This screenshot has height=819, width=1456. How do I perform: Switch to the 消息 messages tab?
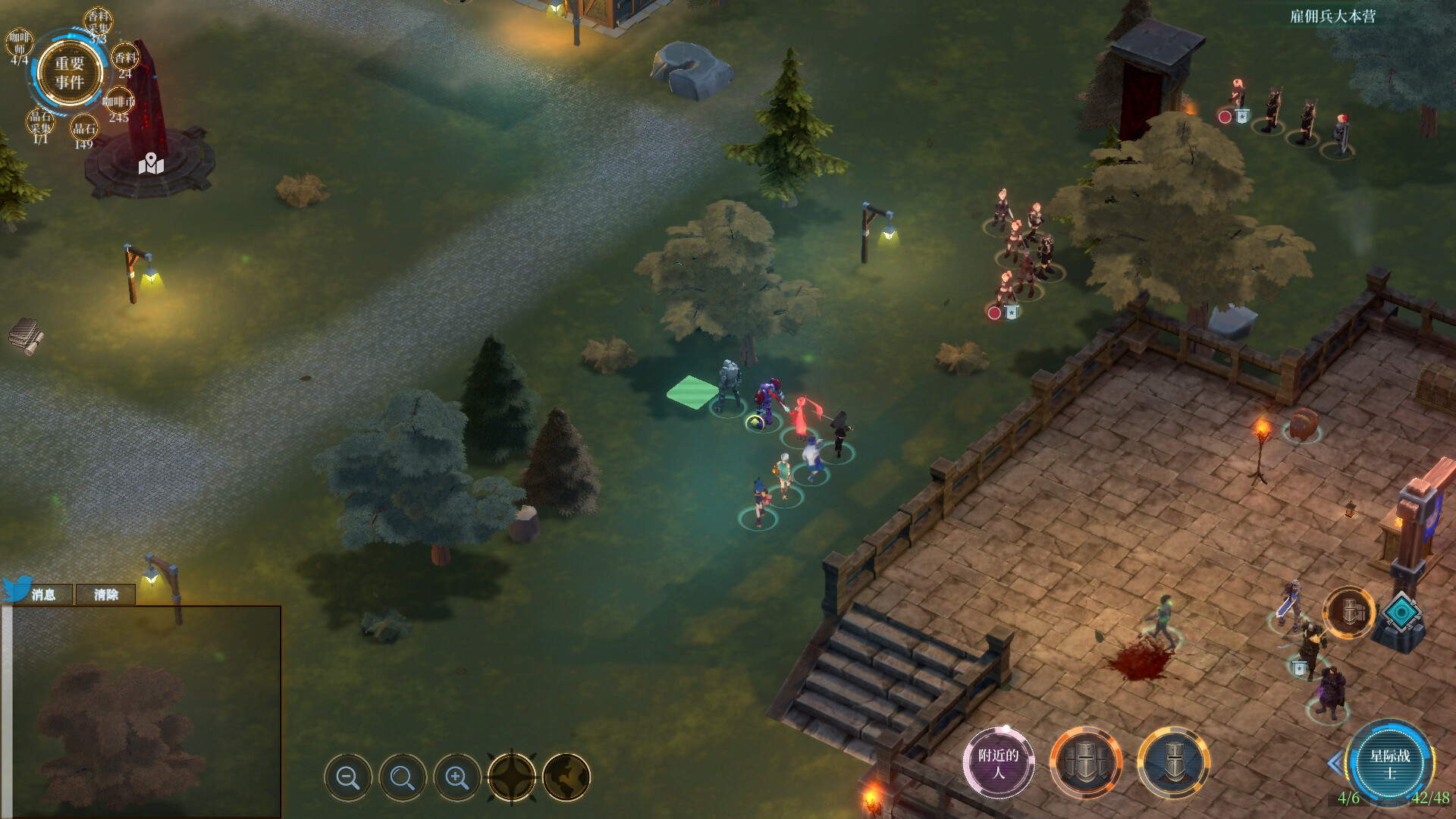pyautogui.click(x=43, y=595)
